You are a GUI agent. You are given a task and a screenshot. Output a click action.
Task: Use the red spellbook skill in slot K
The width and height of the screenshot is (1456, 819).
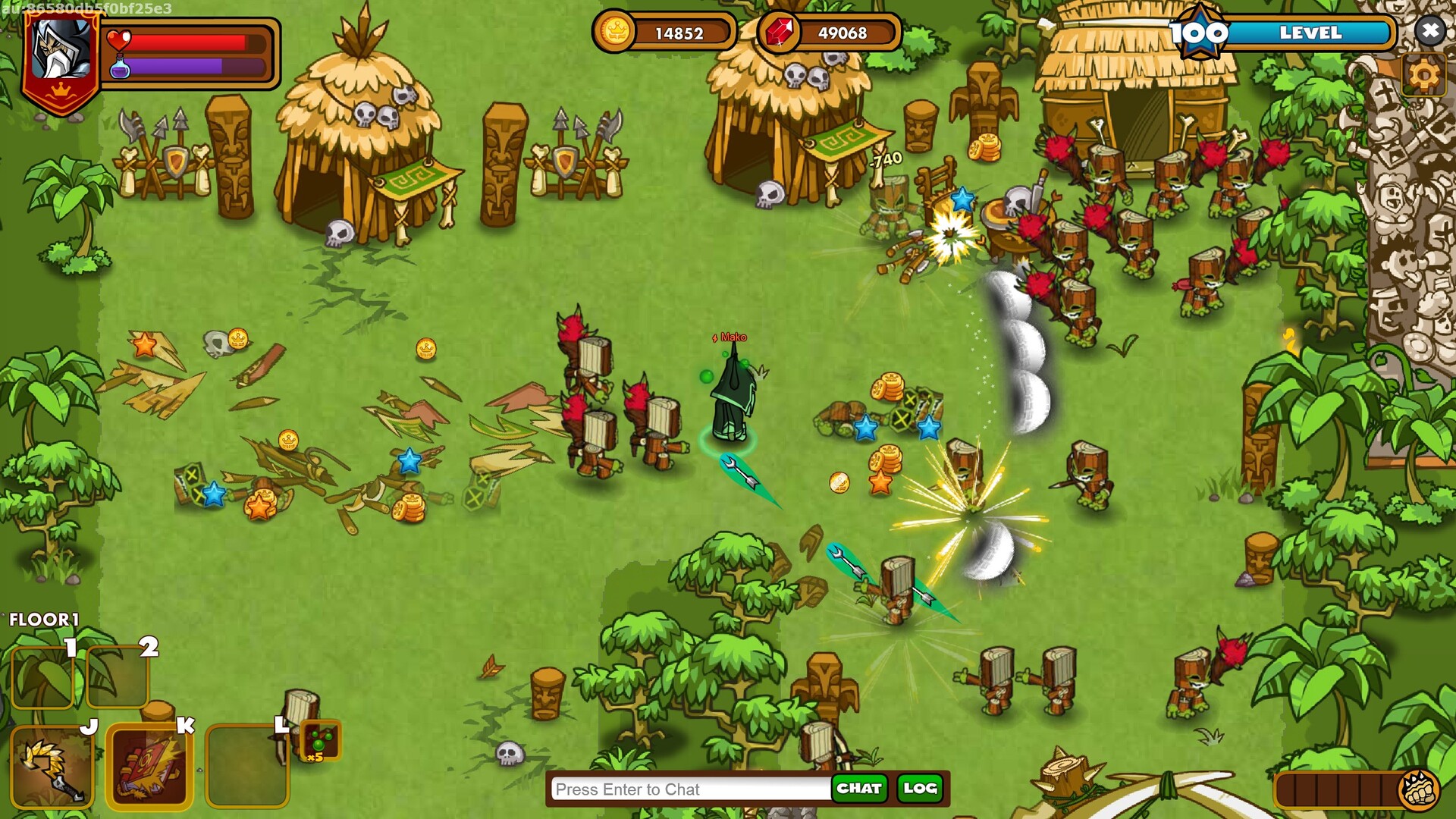[x=149, y=766]
